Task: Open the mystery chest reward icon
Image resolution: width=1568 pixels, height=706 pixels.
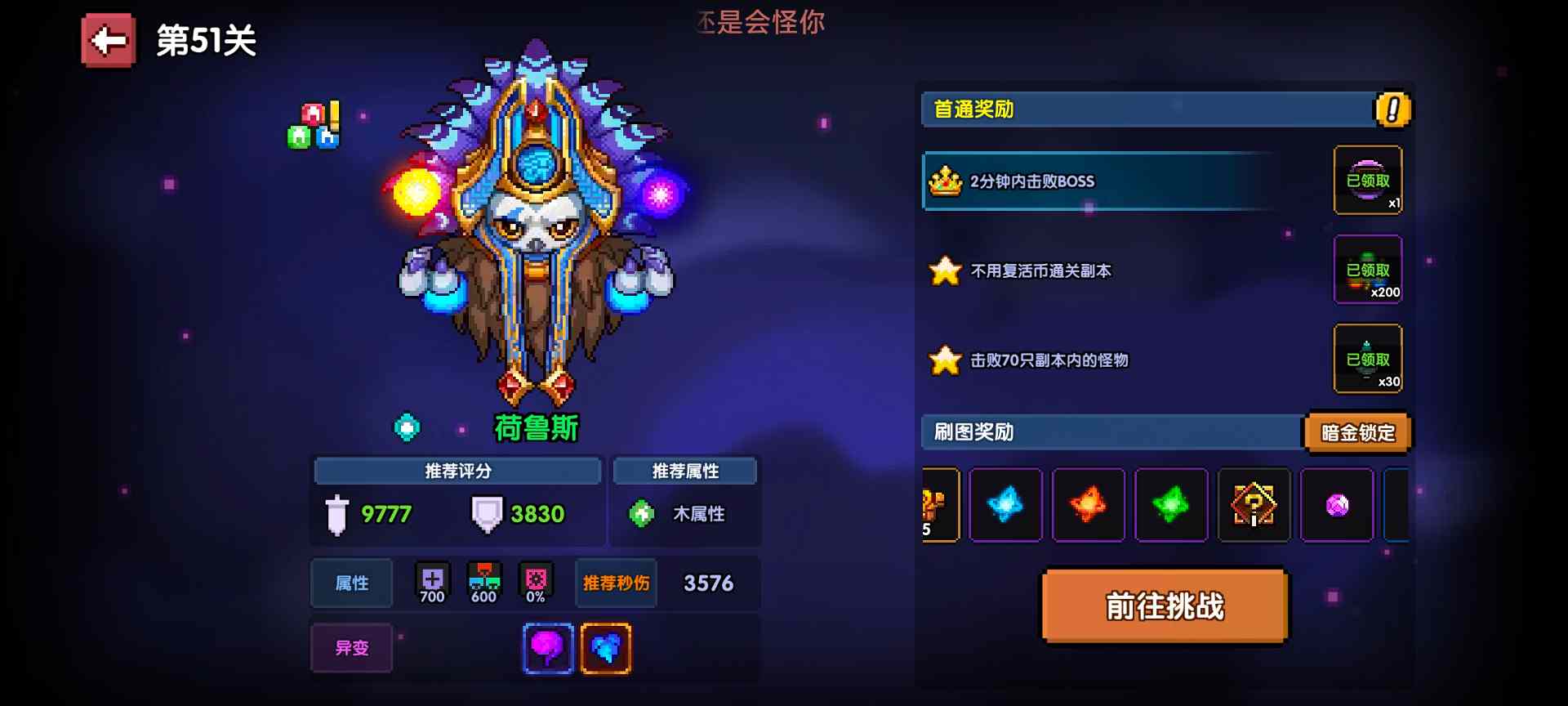Action: pyautogui.click(x=1254, y=505)
